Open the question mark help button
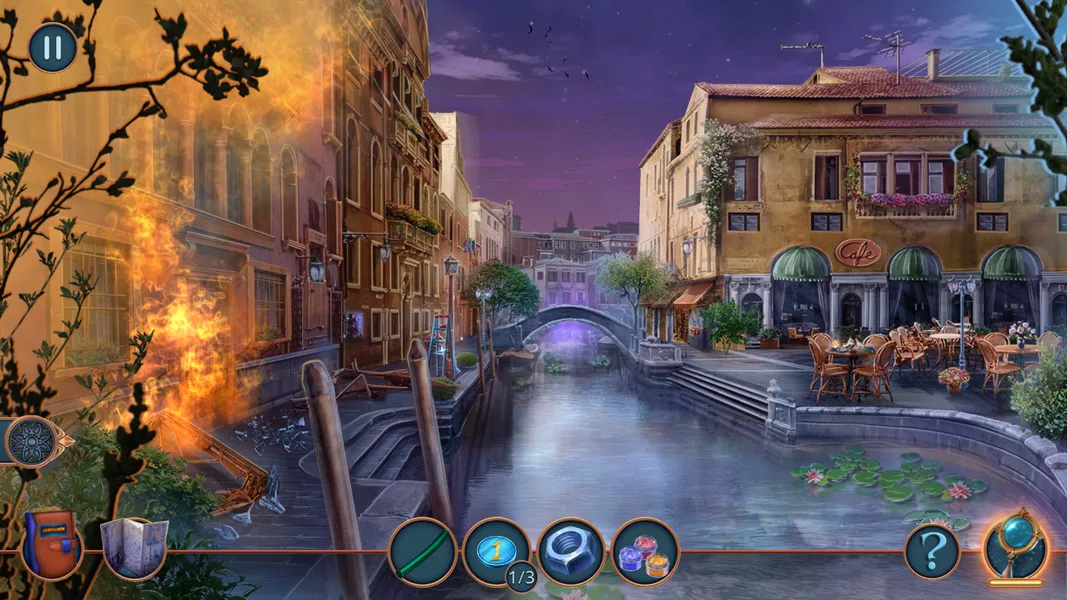 pyautogui.click(x=932, y=551)
